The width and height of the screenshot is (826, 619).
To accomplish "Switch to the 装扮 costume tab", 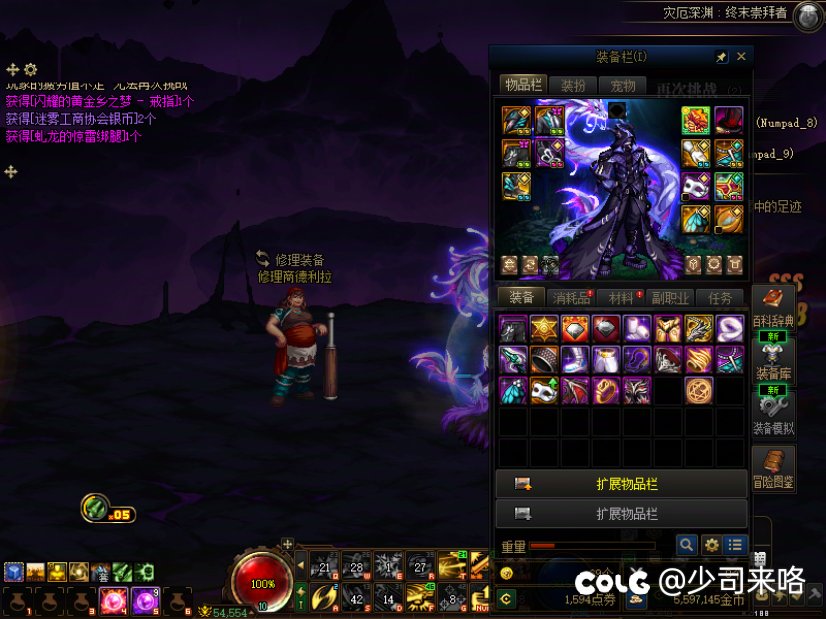I will 573,86.
